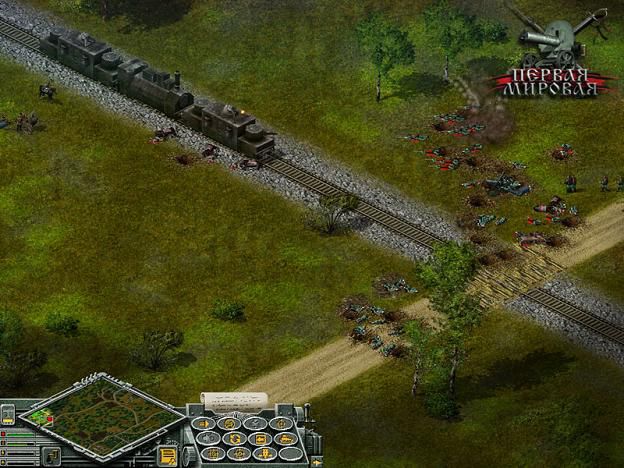Viewport: 624px width, 468px height.
Task: Open the yellow notepad objectives button
Action: click(168, 454)
